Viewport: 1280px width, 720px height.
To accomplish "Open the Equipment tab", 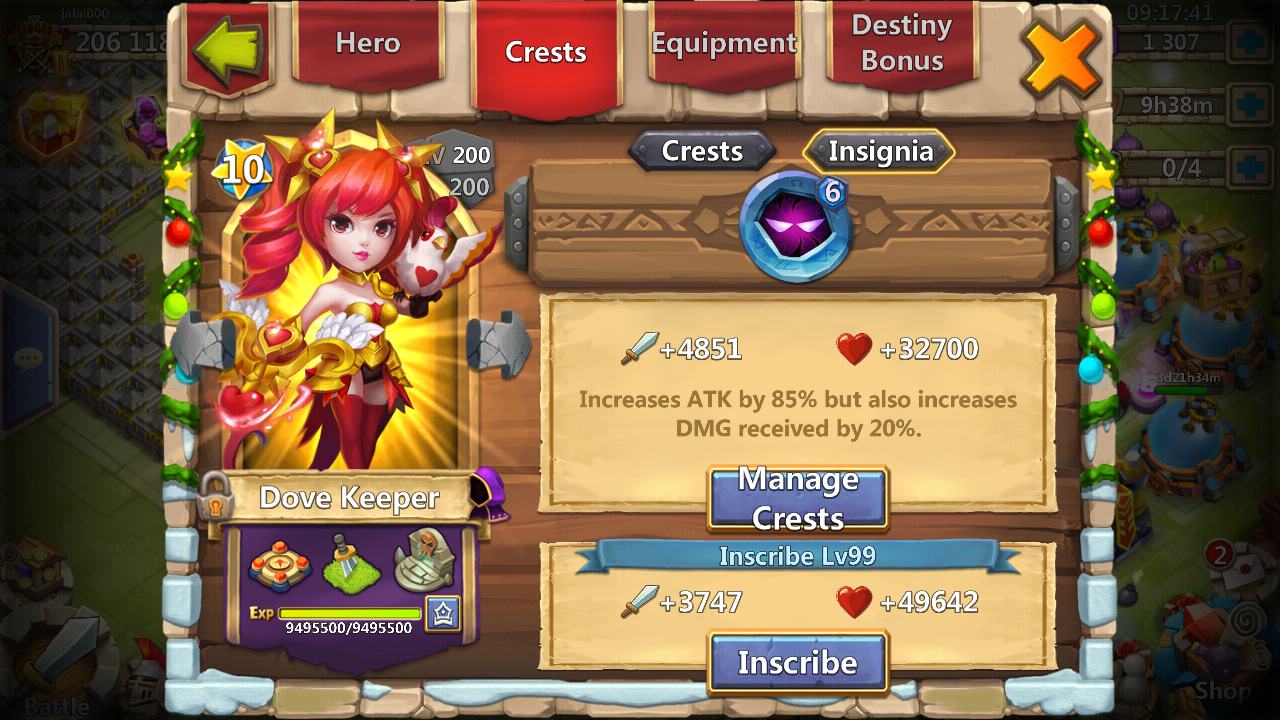I will click(723, 44).
